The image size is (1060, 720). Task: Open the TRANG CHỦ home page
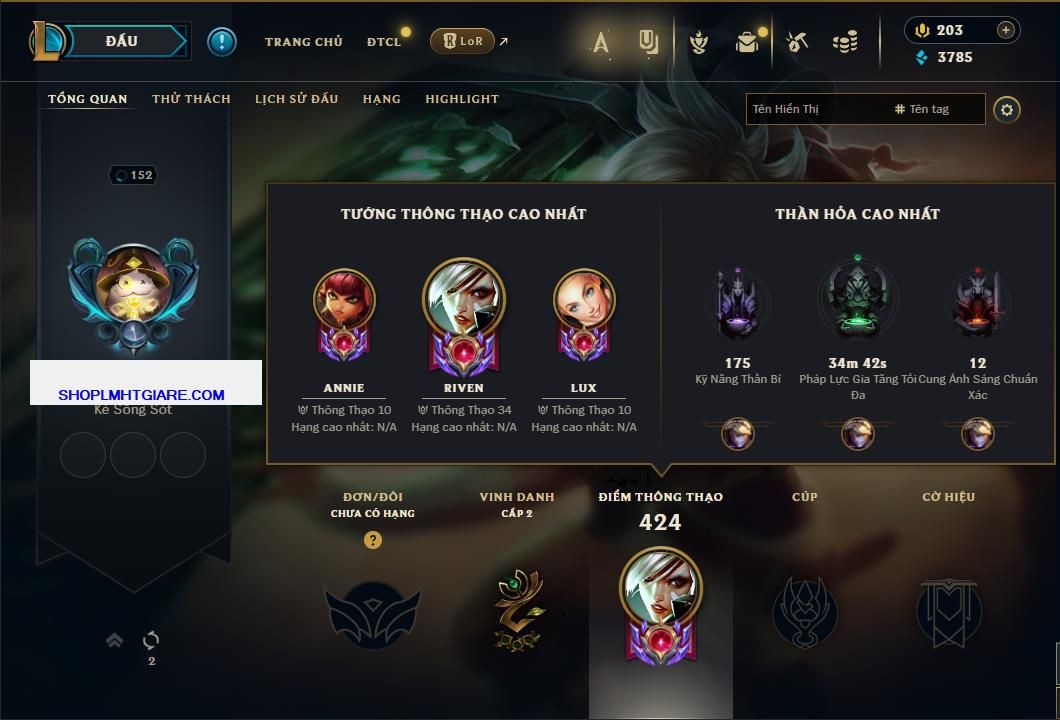click(303, 42)
